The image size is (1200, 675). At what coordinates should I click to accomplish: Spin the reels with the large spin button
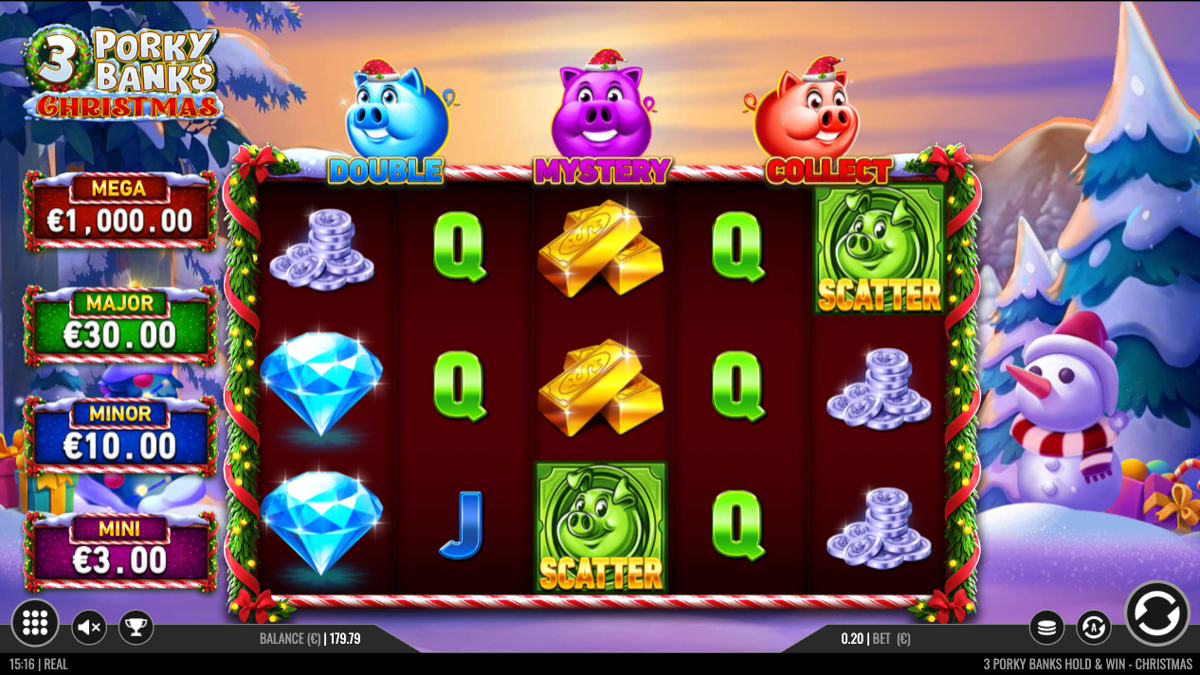click(x=1157, y=613)
